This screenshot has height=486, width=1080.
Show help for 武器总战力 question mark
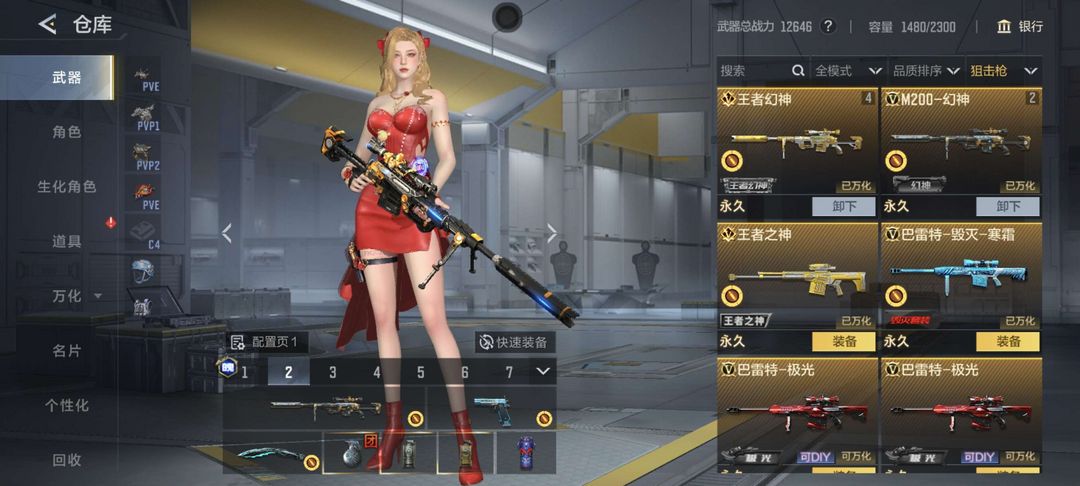tap(827, 26)
